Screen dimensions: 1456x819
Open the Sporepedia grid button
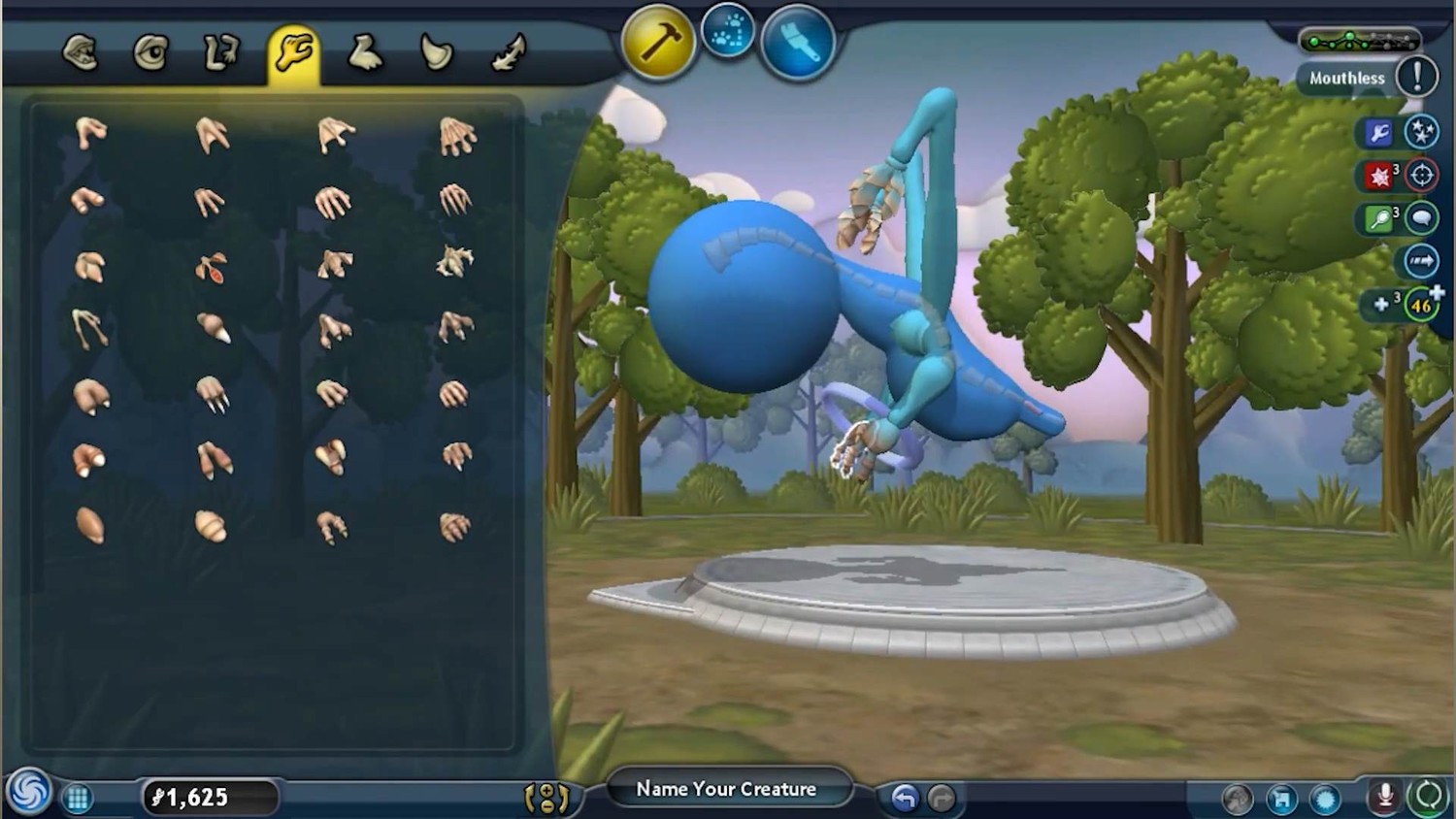78,799
